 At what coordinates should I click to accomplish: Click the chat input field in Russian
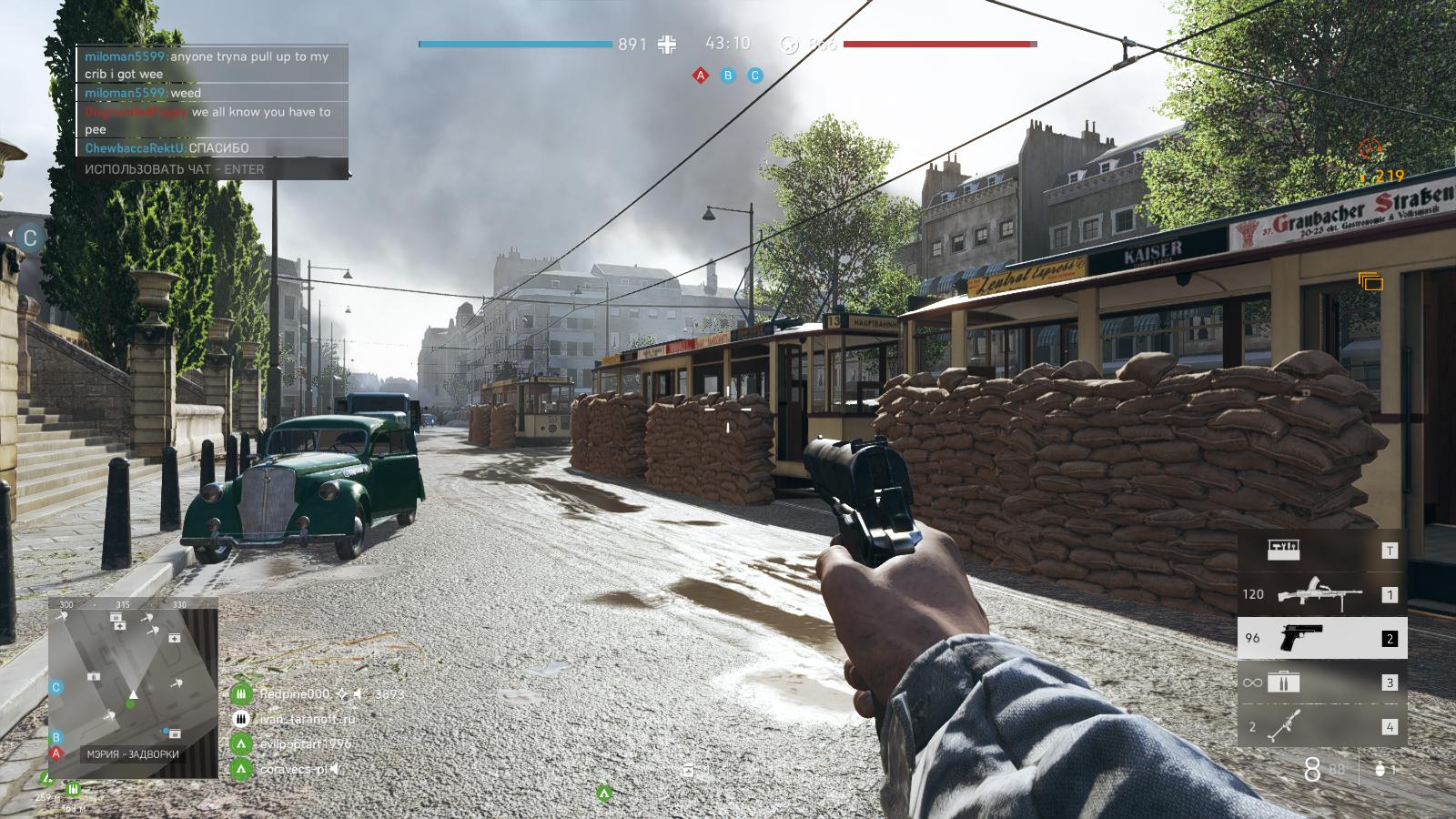211,169
